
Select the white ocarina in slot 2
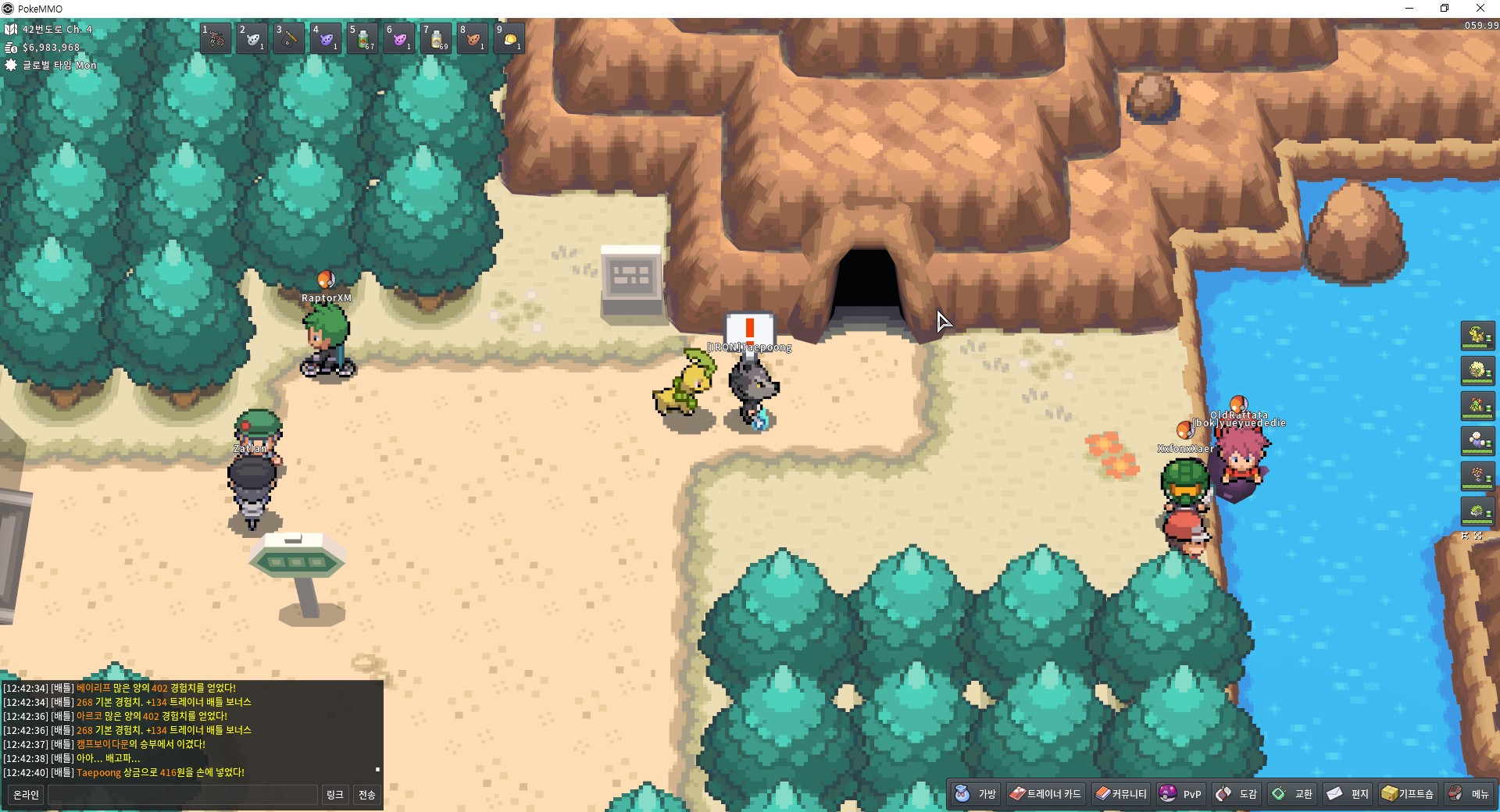click(x=252, y=37)
